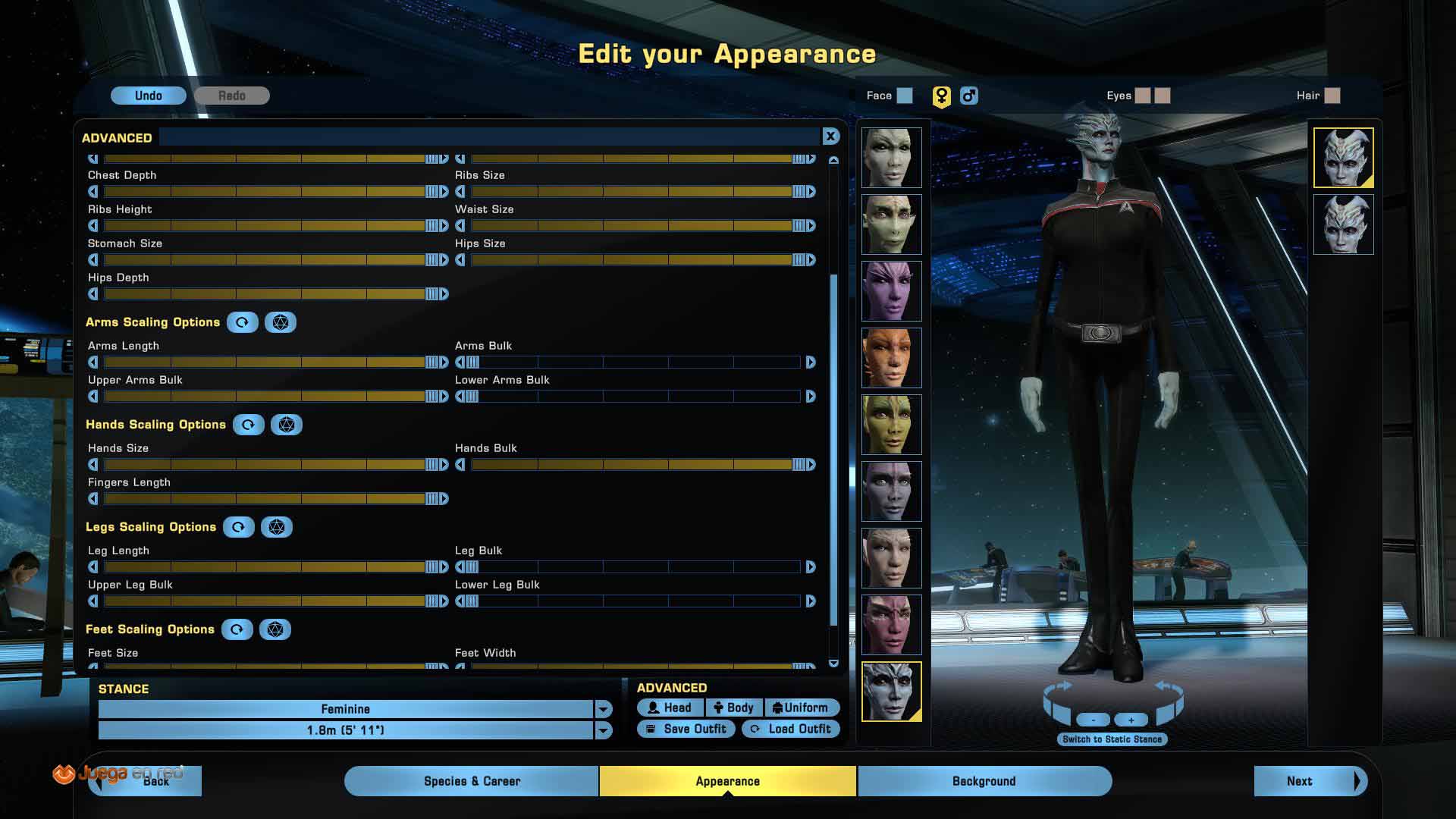Undo the last appearance change
The width and height of the screenshot is (1456, 819).
pyautogui.click(x=148, y=96)
